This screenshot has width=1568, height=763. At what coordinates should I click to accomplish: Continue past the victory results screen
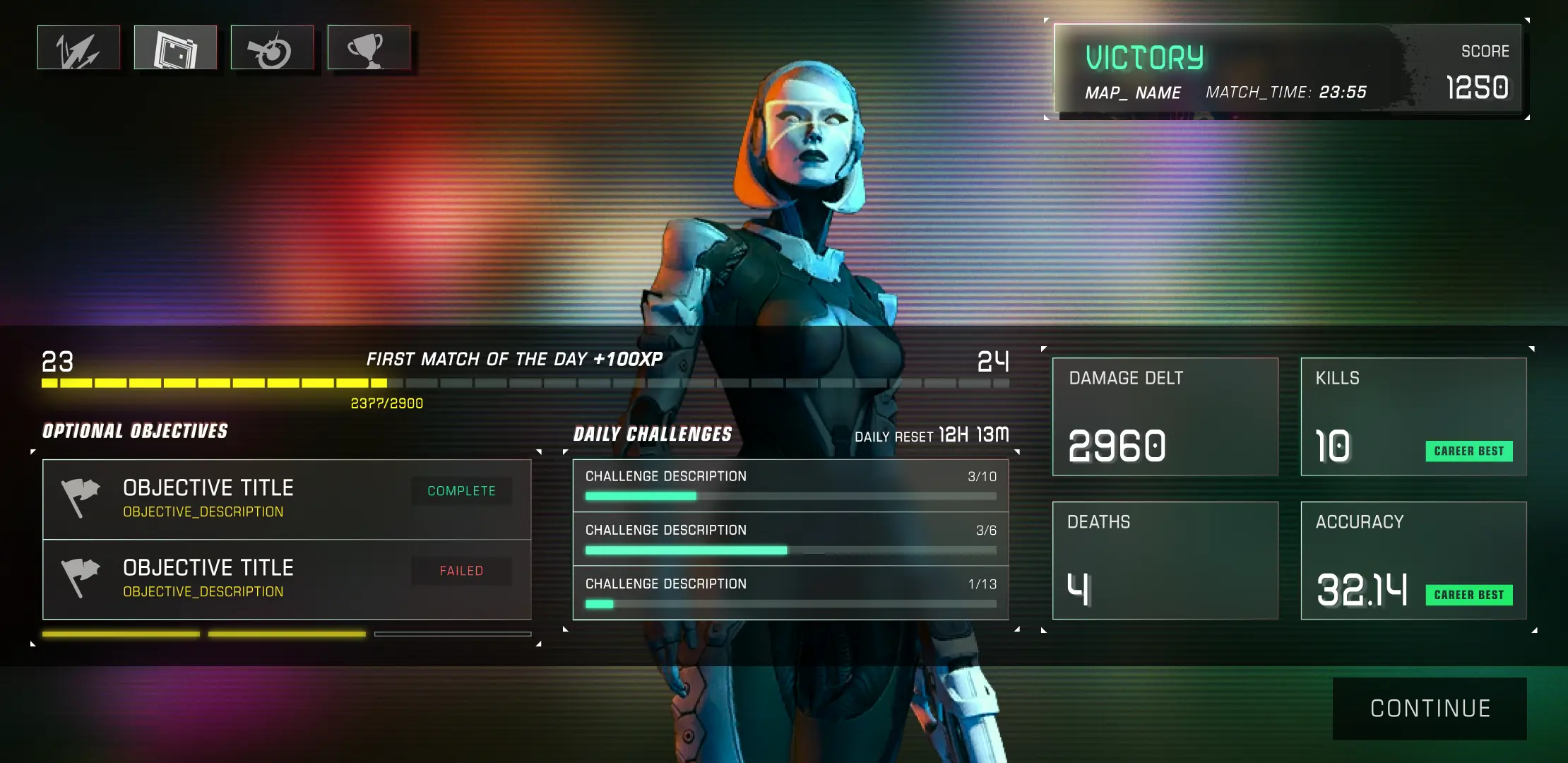[1430, 709]
